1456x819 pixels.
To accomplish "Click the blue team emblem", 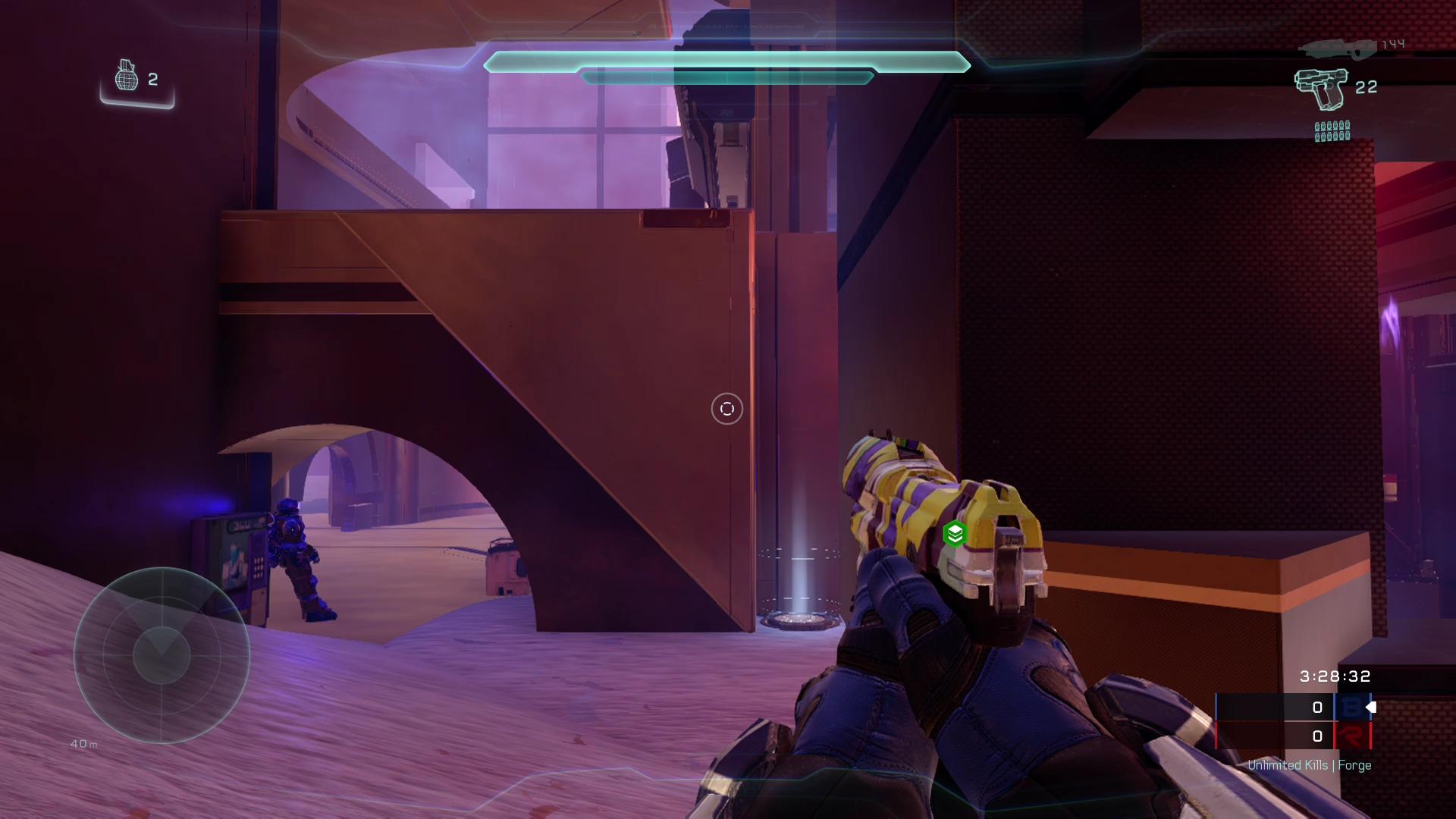I will 1351,708.
